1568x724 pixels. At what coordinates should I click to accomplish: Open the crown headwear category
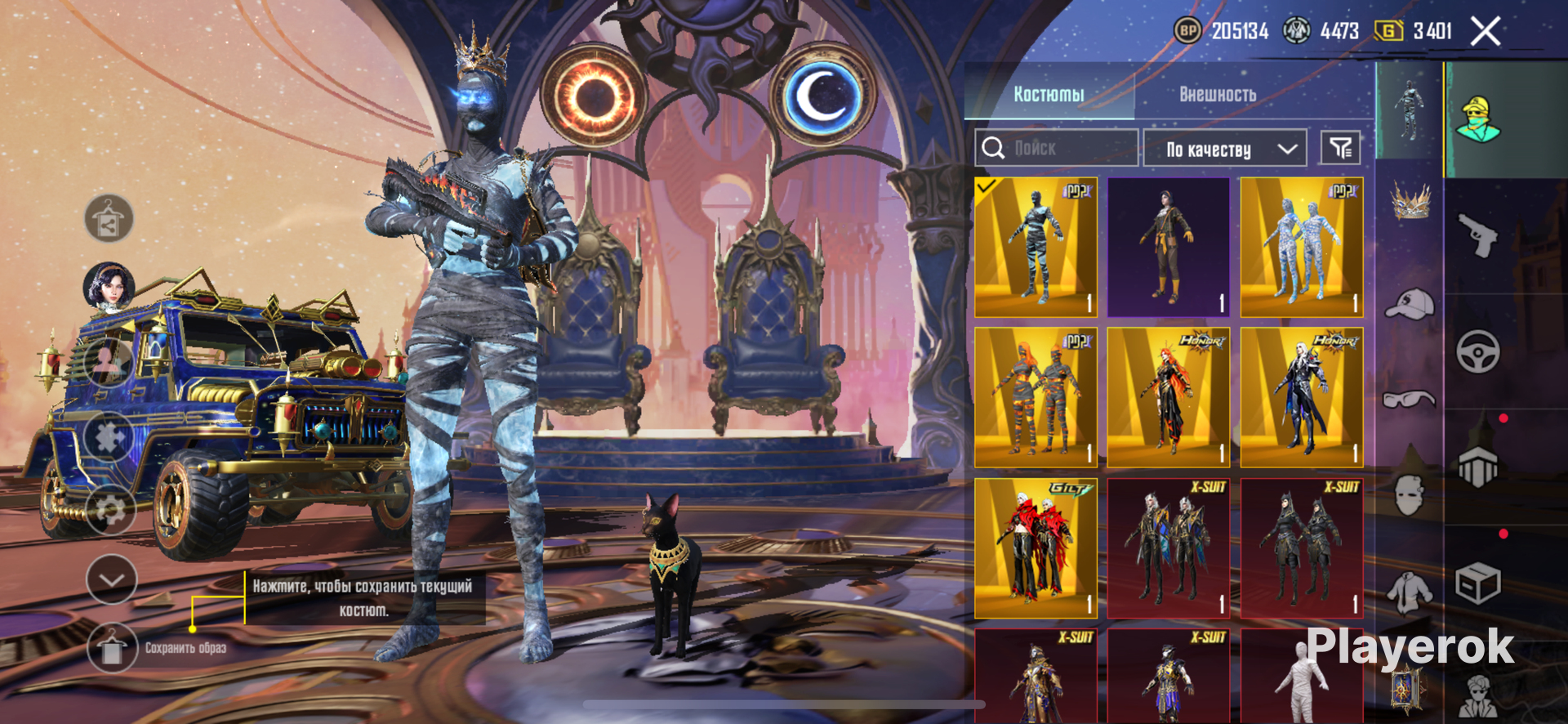(x=1410, y=201)
